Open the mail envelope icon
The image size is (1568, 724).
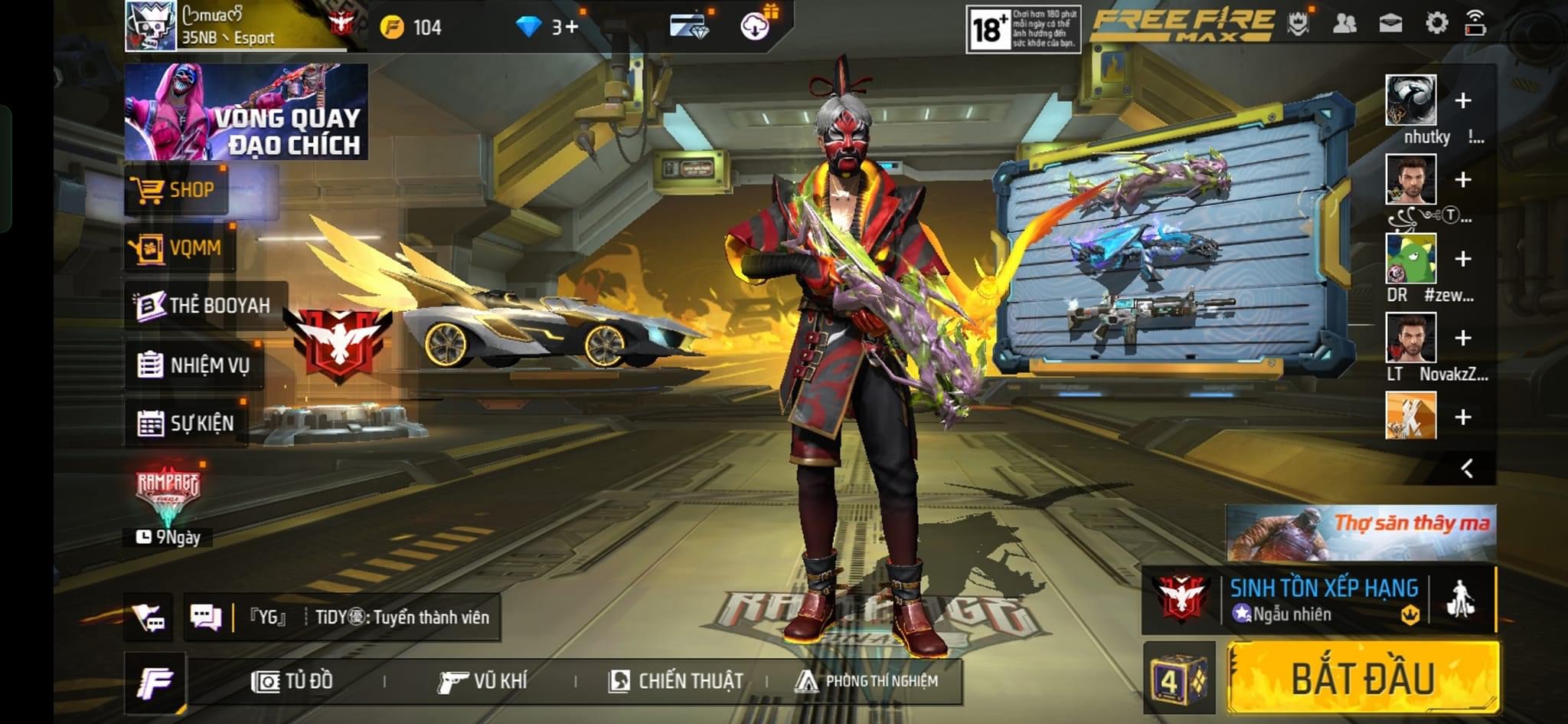[1390, 24]
